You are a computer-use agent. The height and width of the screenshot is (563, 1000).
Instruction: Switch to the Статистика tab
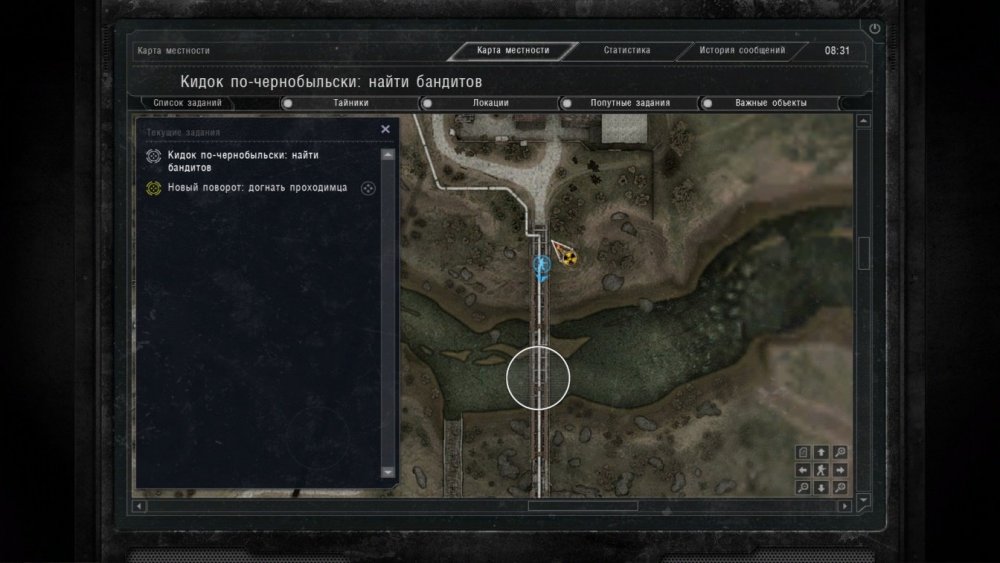pos(627,50)
